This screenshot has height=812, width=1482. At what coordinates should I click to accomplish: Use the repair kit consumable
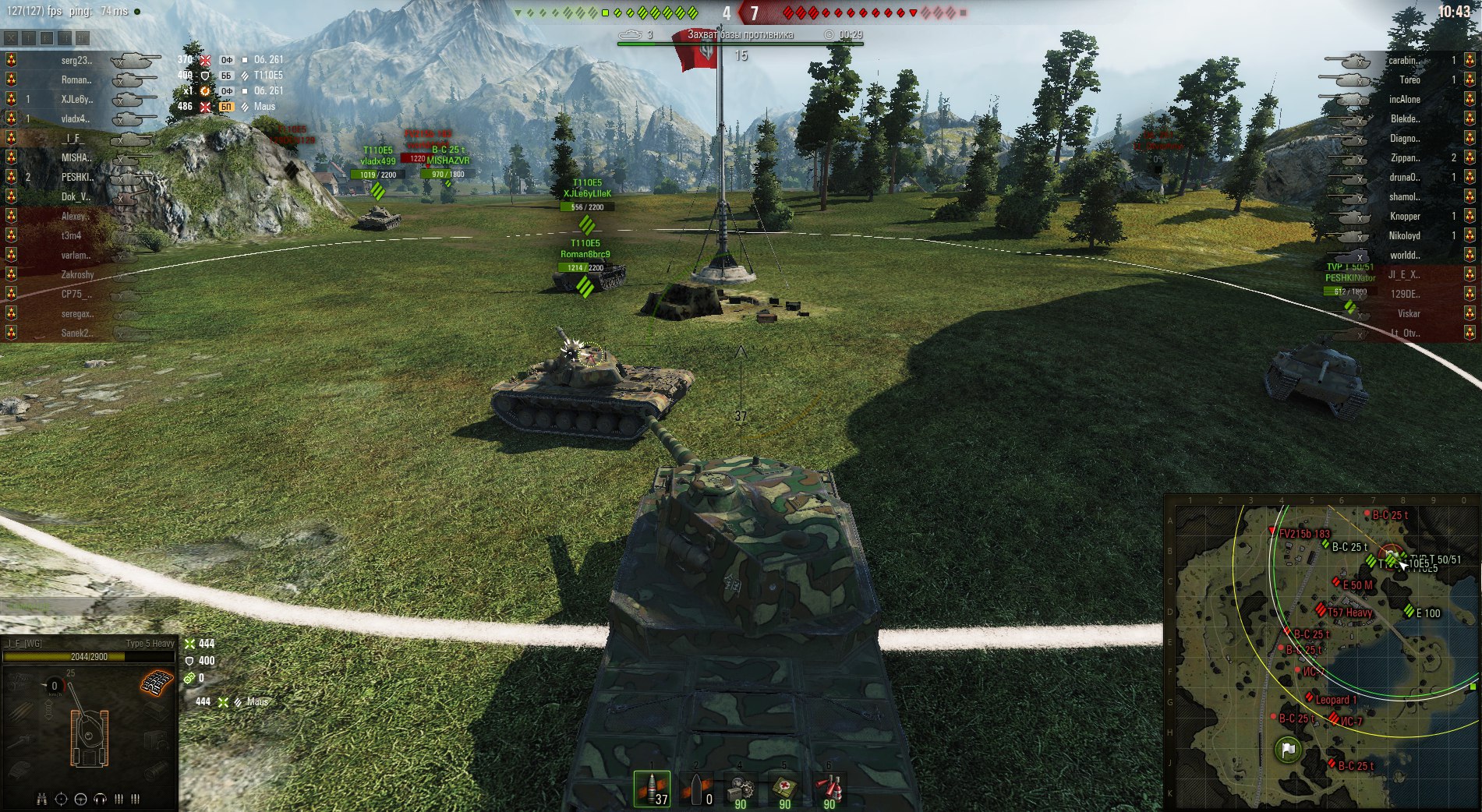point(740,789)
